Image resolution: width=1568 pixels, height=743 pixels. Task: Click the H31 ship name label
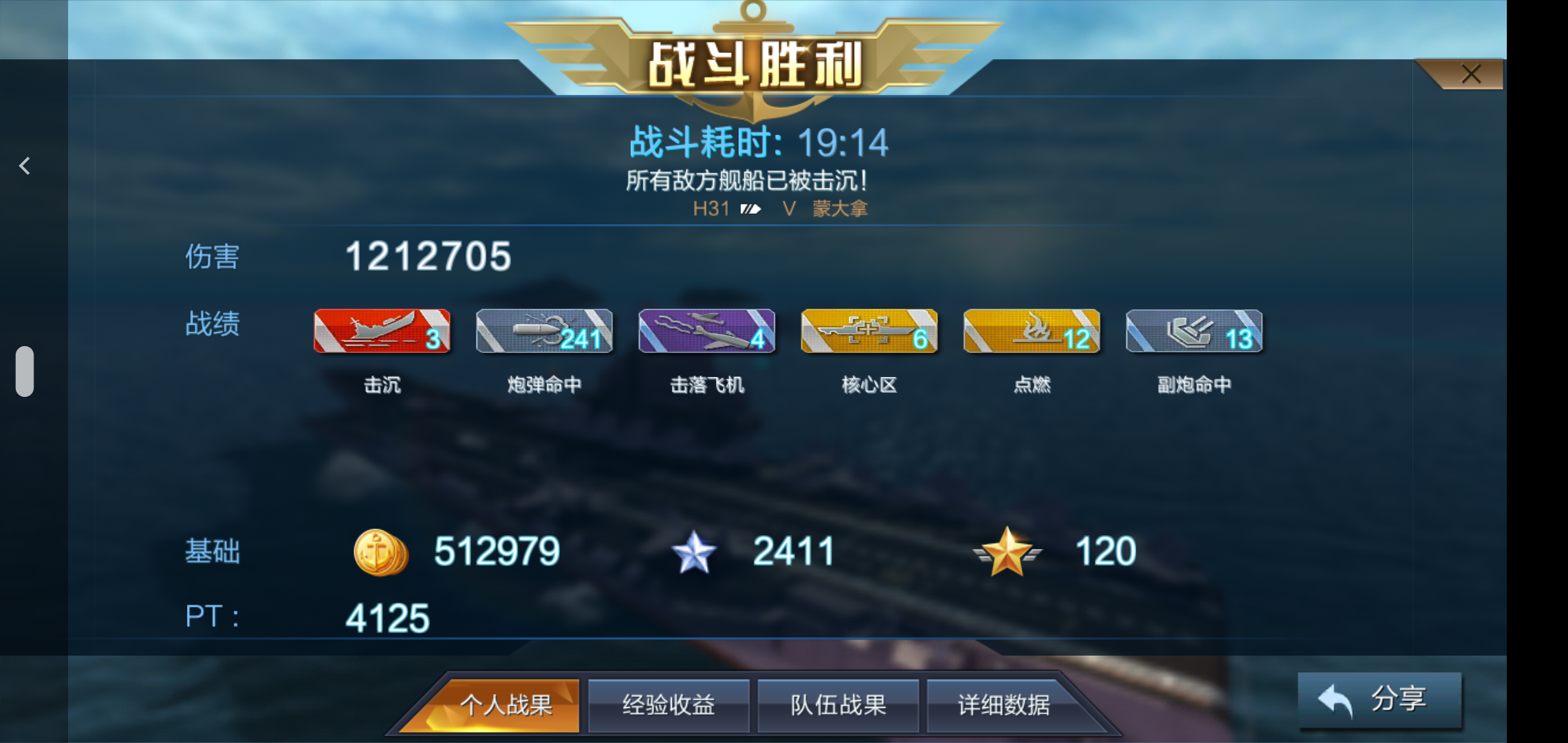tap(712, 209)
